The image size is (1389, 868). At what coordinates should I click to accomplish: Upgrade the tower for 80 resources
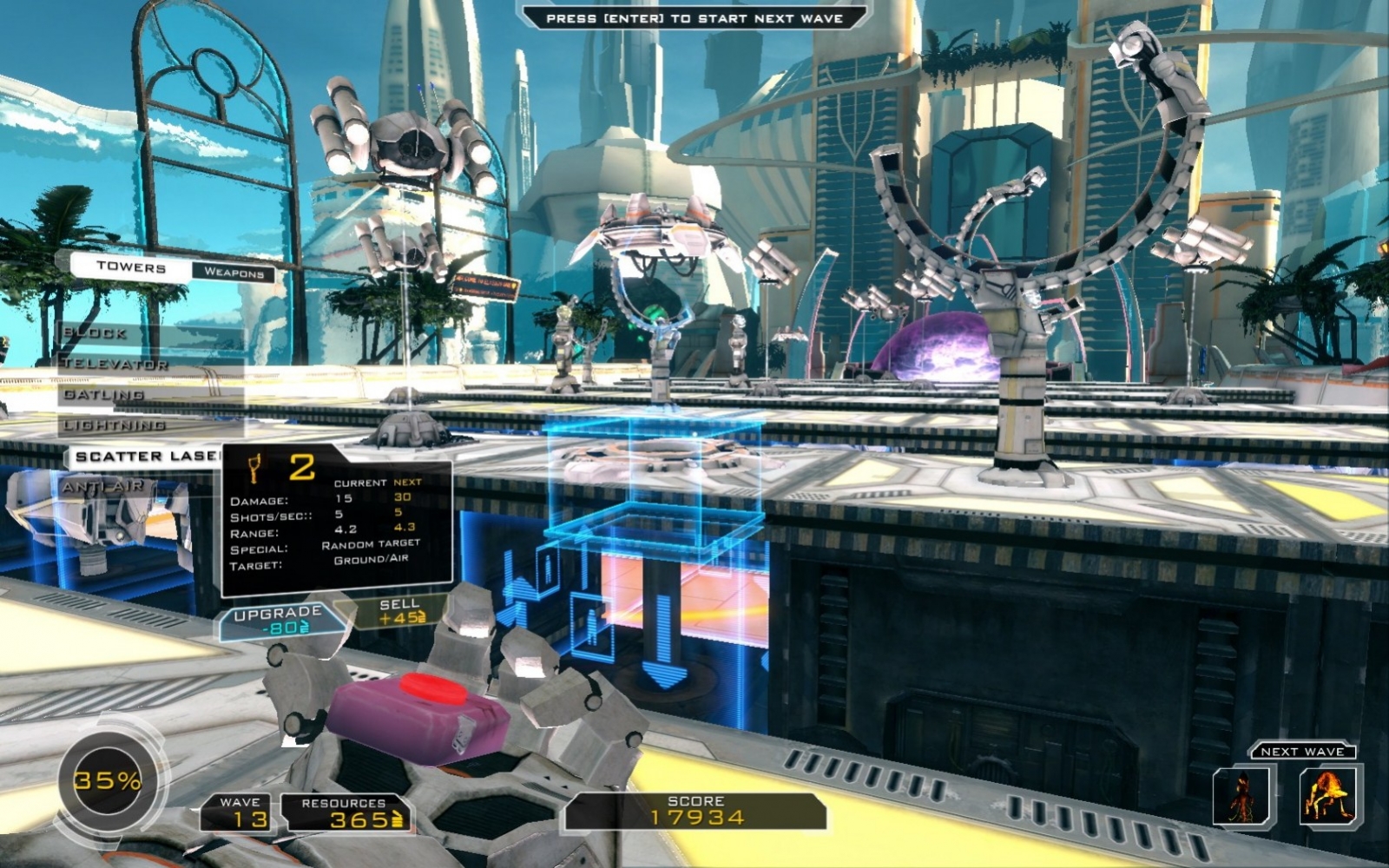(x=278, y=620)
